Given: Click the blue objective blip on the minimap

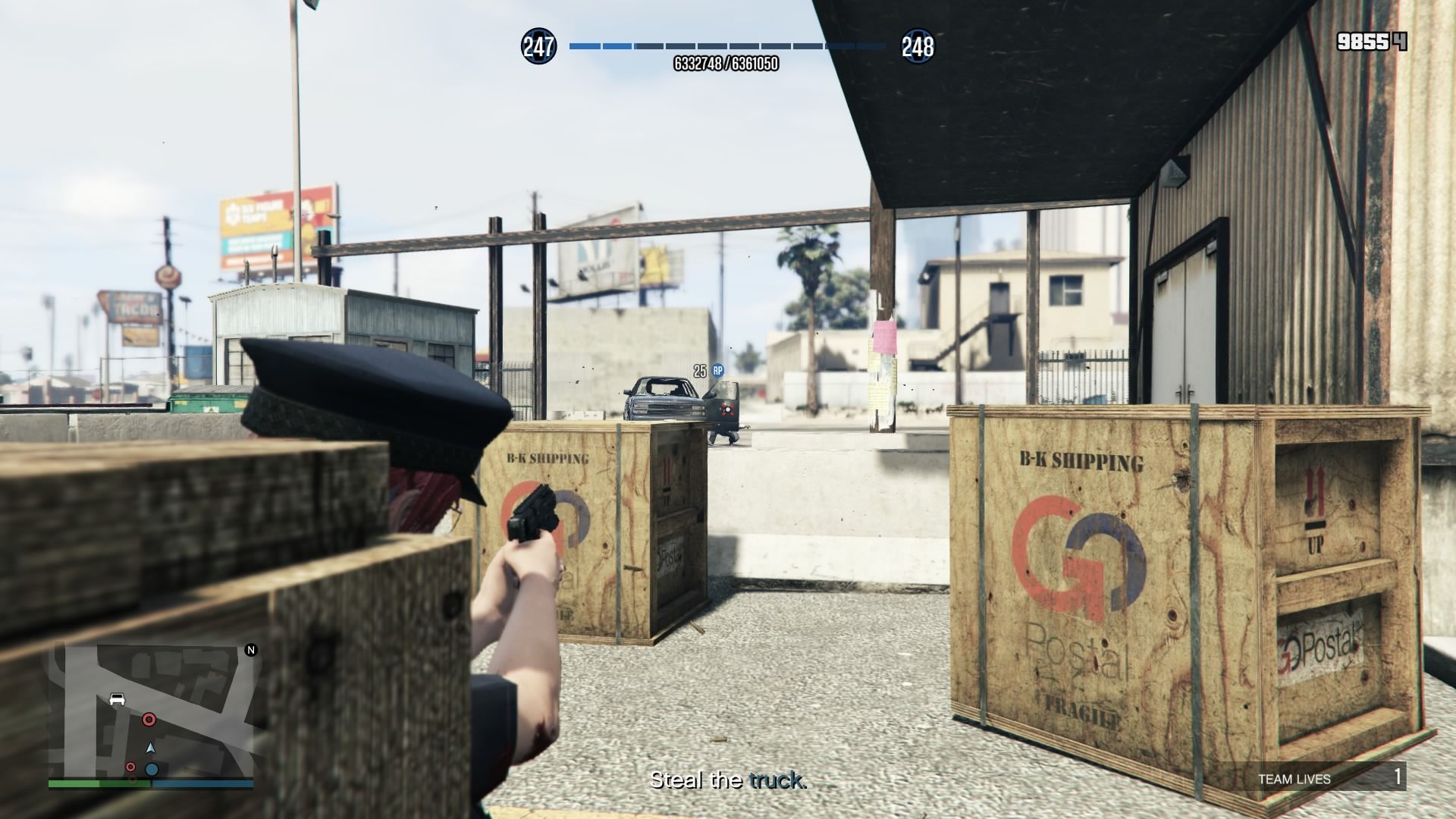Looking at the screenshot, I should pos(152,769).
